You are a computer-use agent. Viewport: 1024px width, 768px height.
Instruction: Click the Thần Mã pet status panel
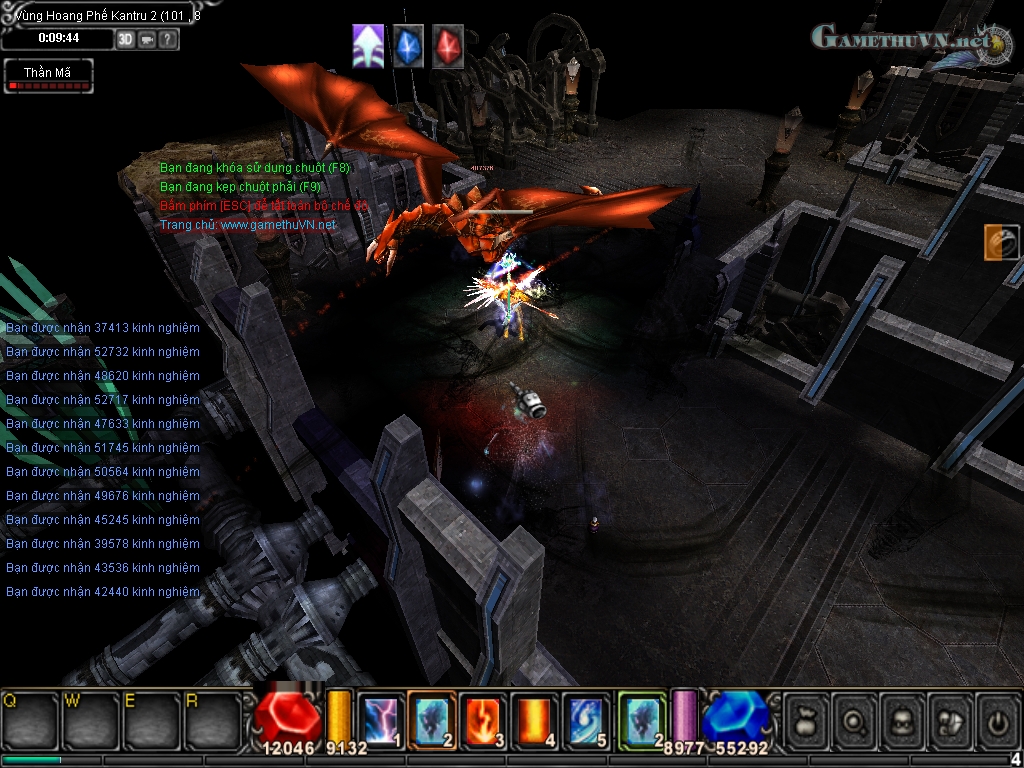(49, 77)
